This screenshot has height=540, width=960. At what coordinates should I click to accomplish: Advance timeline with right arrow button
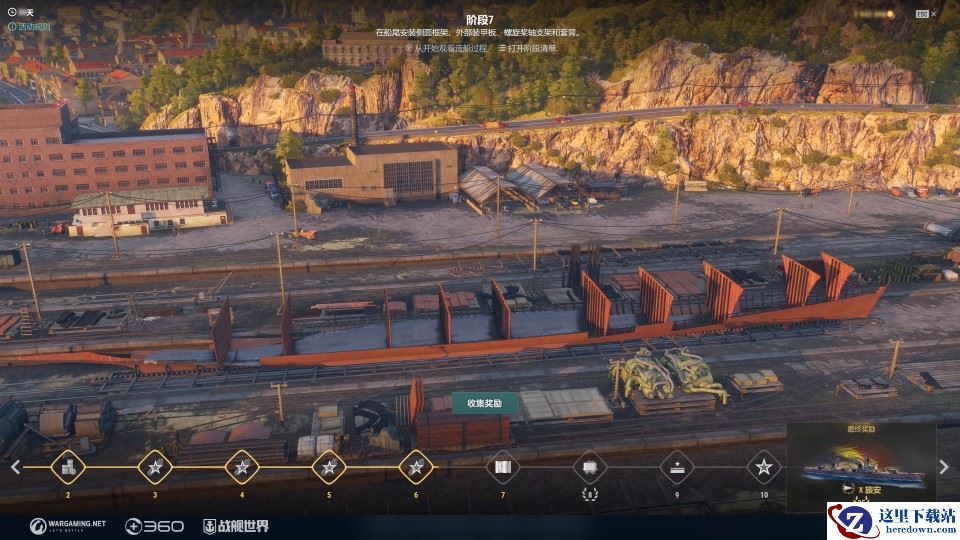pos(944,467)
